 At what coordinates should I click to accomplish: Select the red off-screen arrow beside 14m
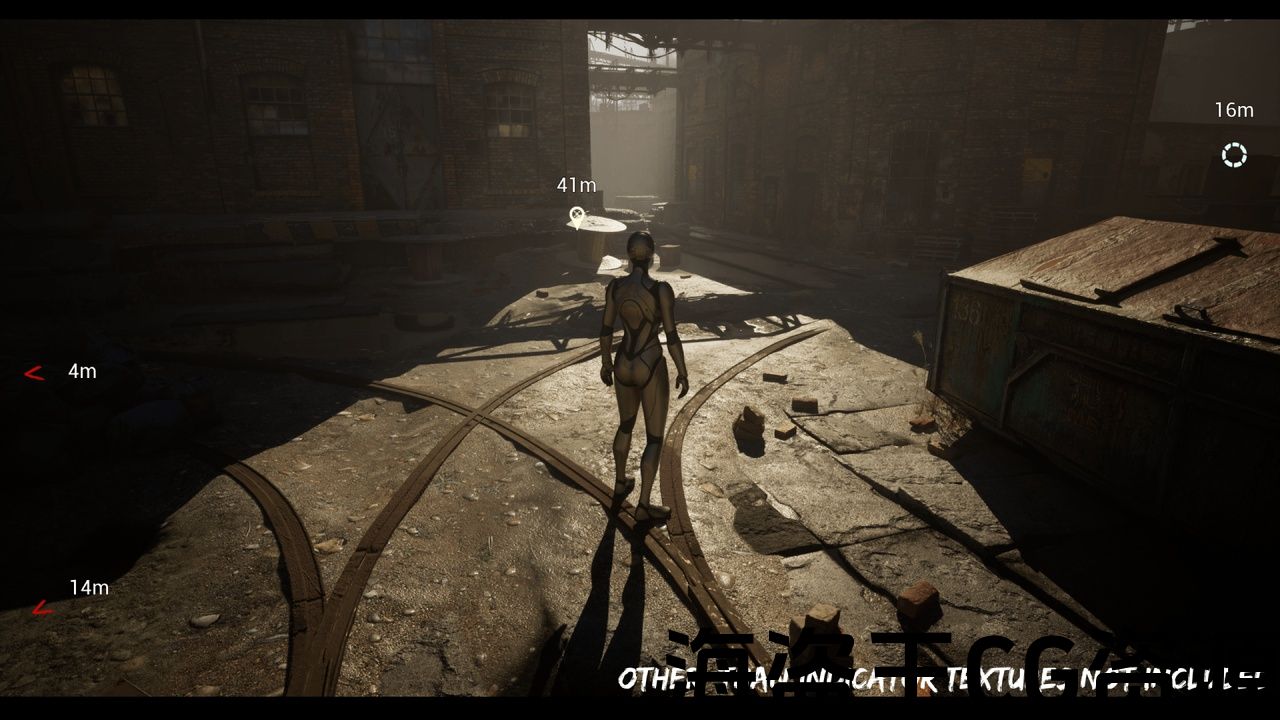[42, 607]
